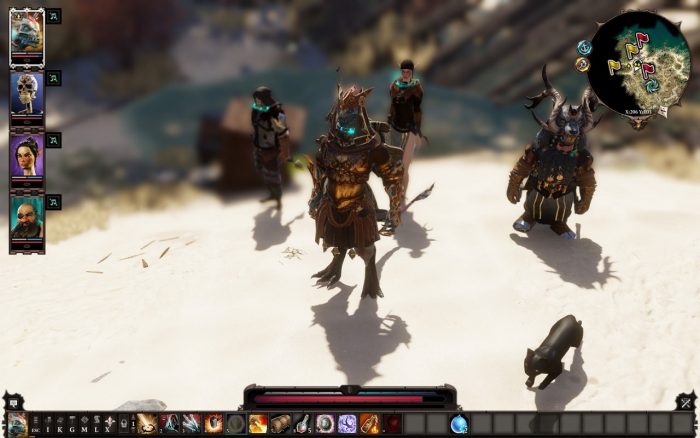Use the blue orb item in hotbar

(459, 423)
